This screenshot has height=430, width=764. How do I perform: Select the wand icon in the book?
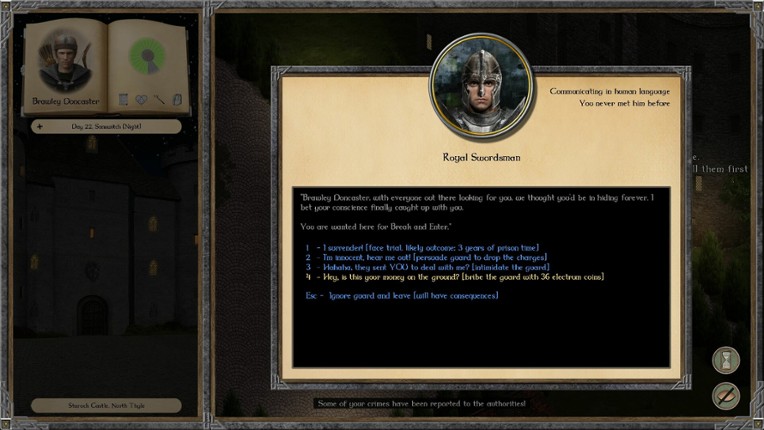pos(159,99)
